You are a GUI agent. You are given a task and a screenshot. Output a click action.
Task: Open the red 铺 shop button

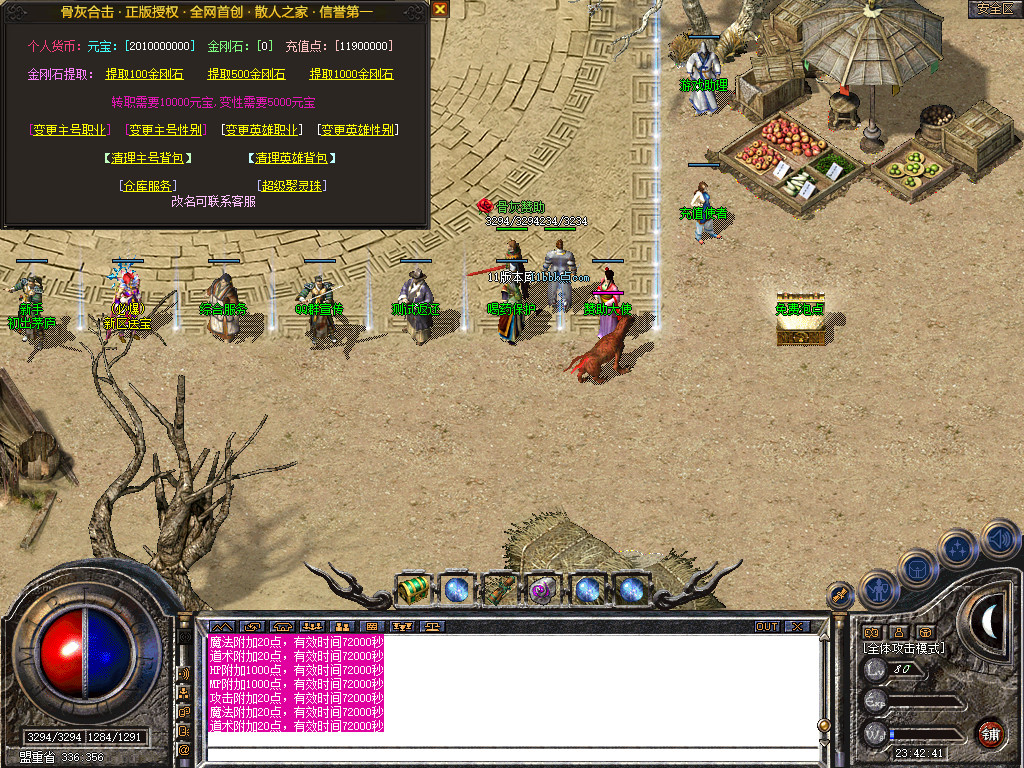[x=990, y=733]
